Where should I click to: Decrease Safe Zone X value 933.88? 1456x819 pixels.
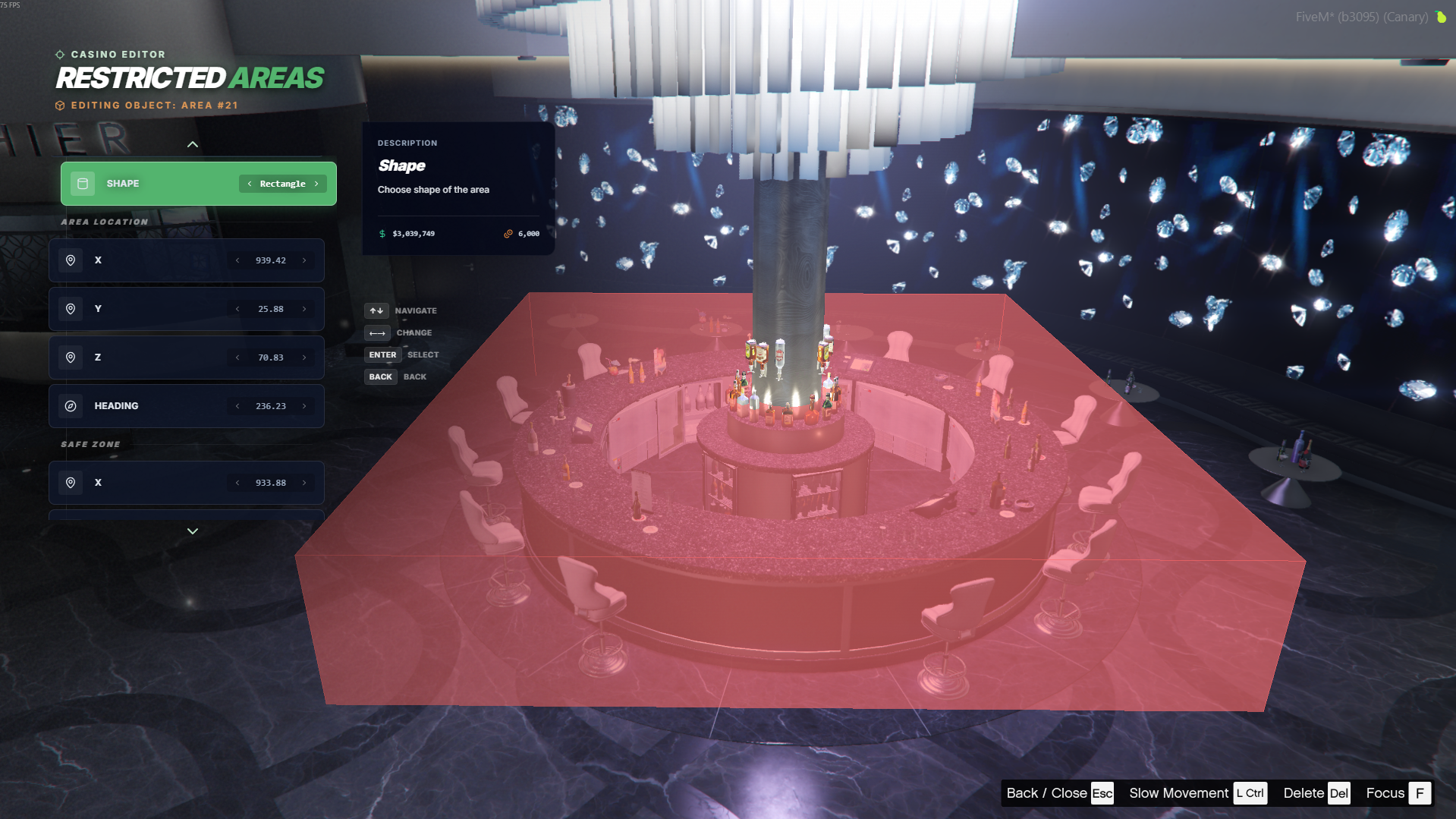pyautogui.click(x=237, y=483)
